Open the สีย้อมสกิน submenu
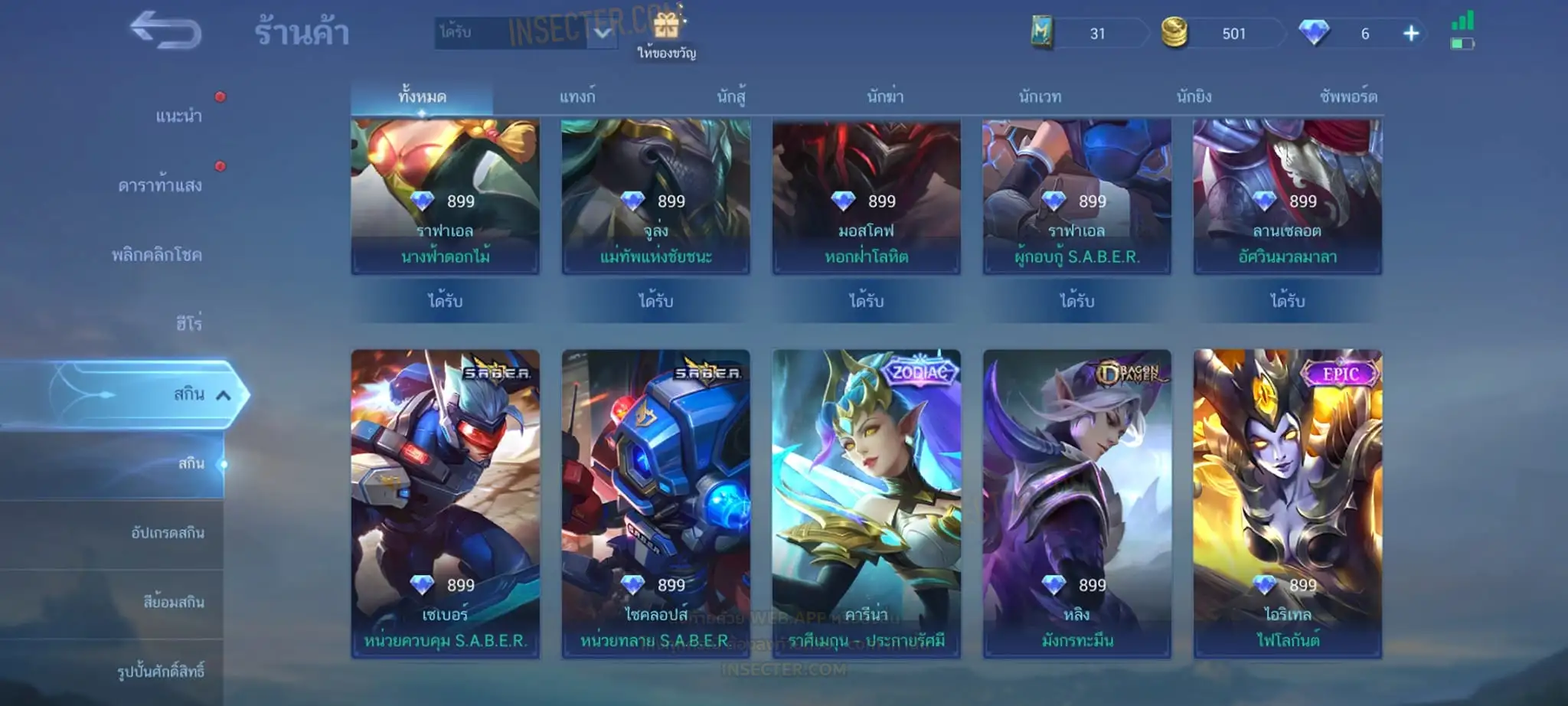The height and width of the screenshot is (706, 1568). pyautogui.click(x=173, y=602)
